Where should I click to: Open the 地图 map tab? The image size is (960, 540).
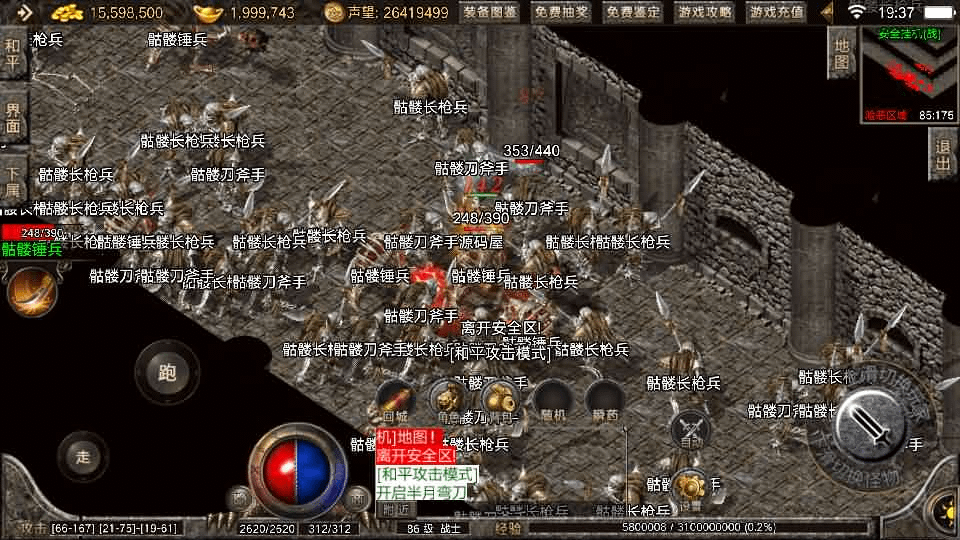click(x=842, y=52)
